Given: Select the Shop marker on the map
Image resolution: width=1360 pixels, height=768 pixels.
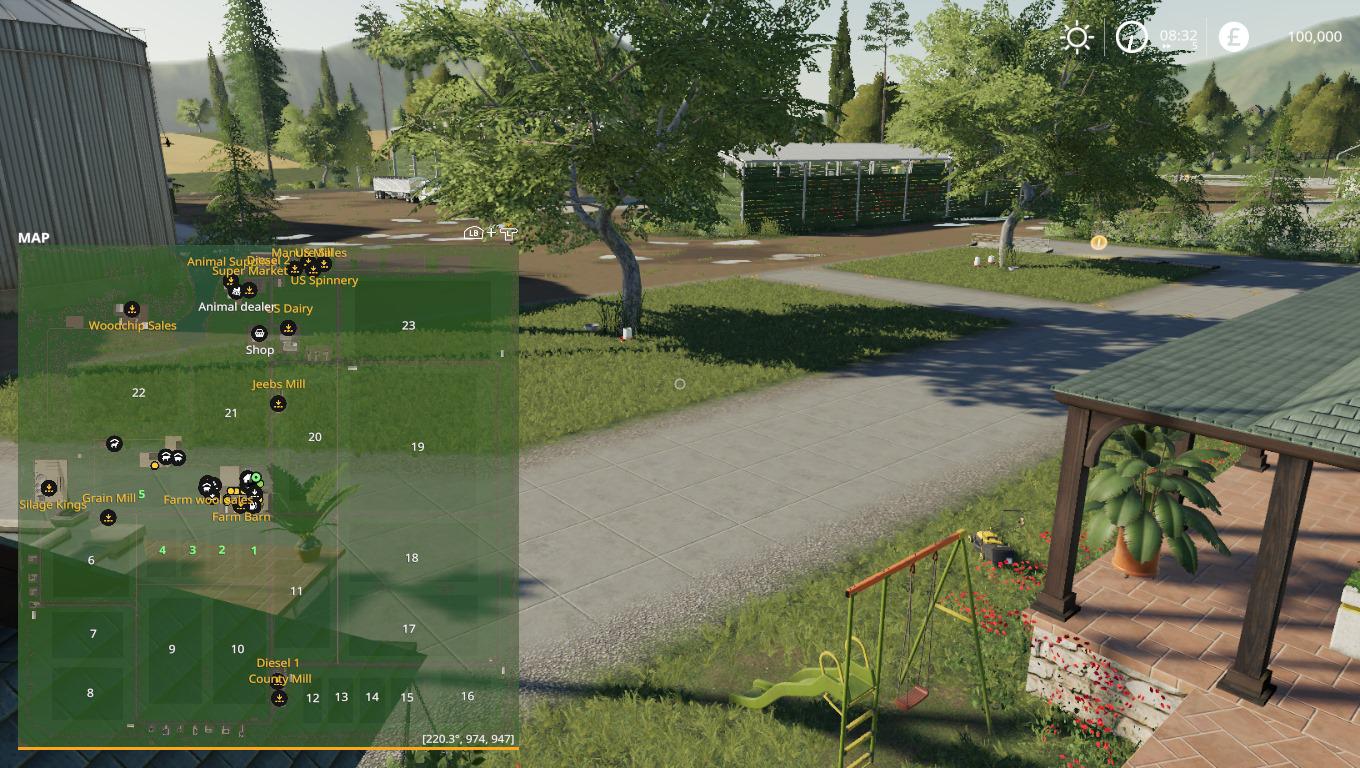Looking at the screenshot, I should click(x=260, y=333).
